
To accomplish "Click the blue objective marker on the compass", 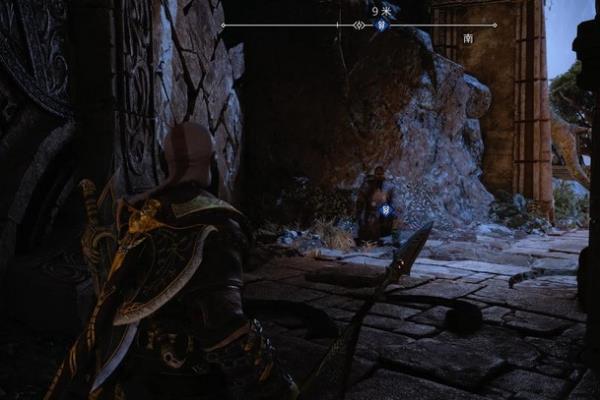I will (381, 25).
